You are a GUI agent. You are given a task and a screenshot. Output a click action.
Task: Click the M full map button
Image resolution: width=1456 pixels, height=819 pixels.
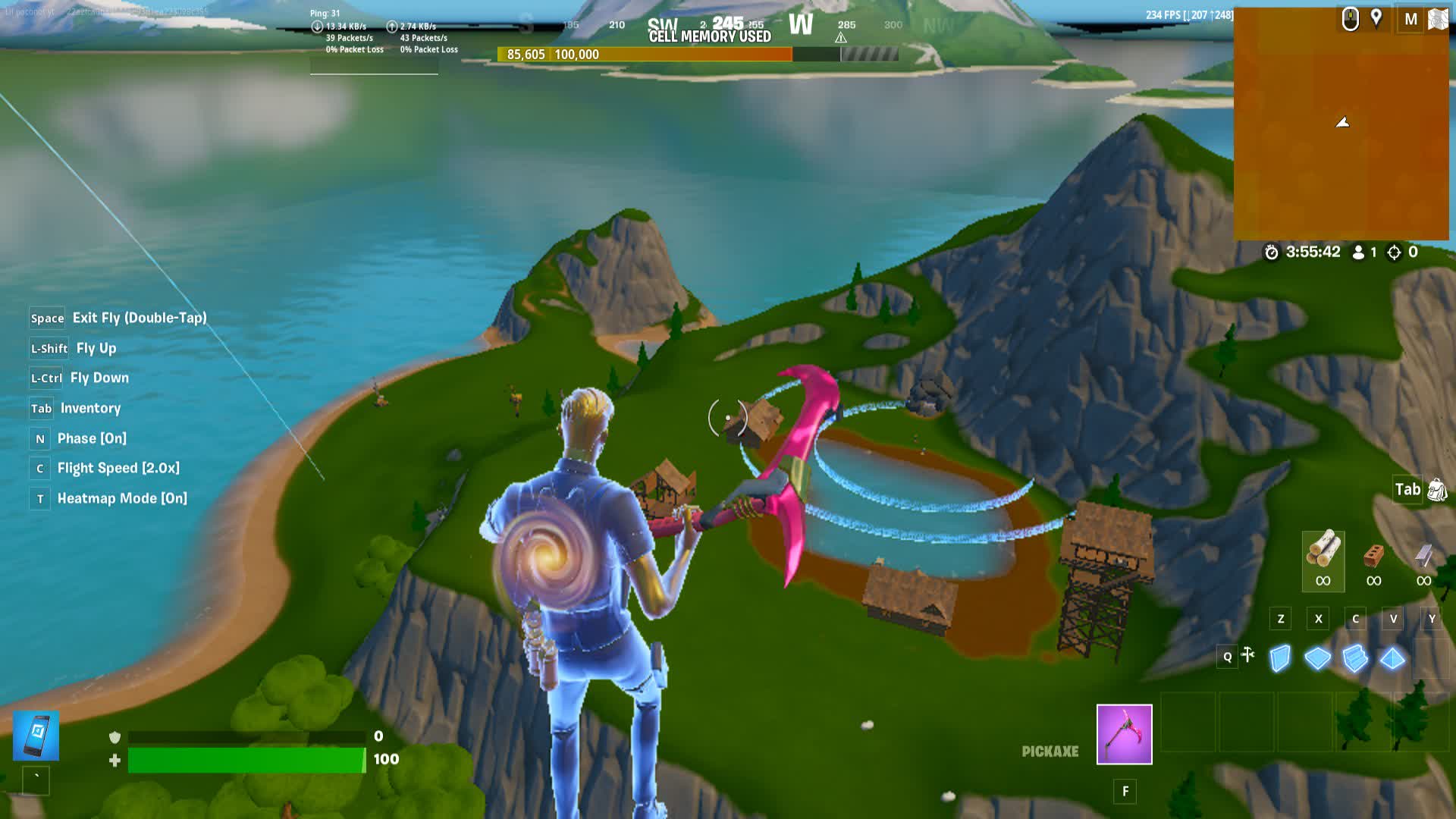coord(1411,18)
